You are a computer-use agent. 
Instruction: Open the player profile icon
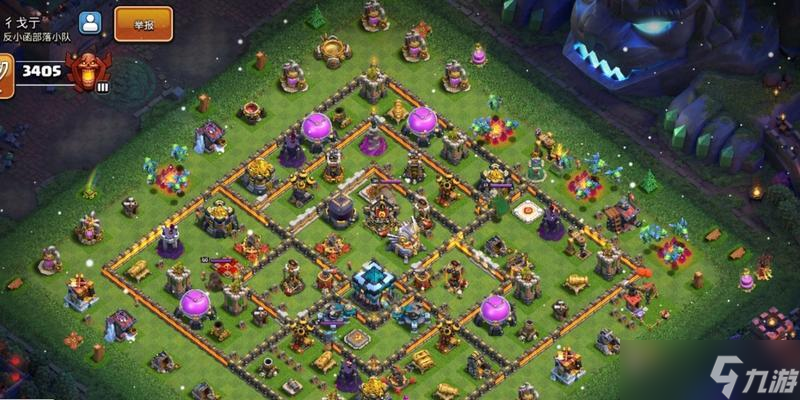coord(90,23)
